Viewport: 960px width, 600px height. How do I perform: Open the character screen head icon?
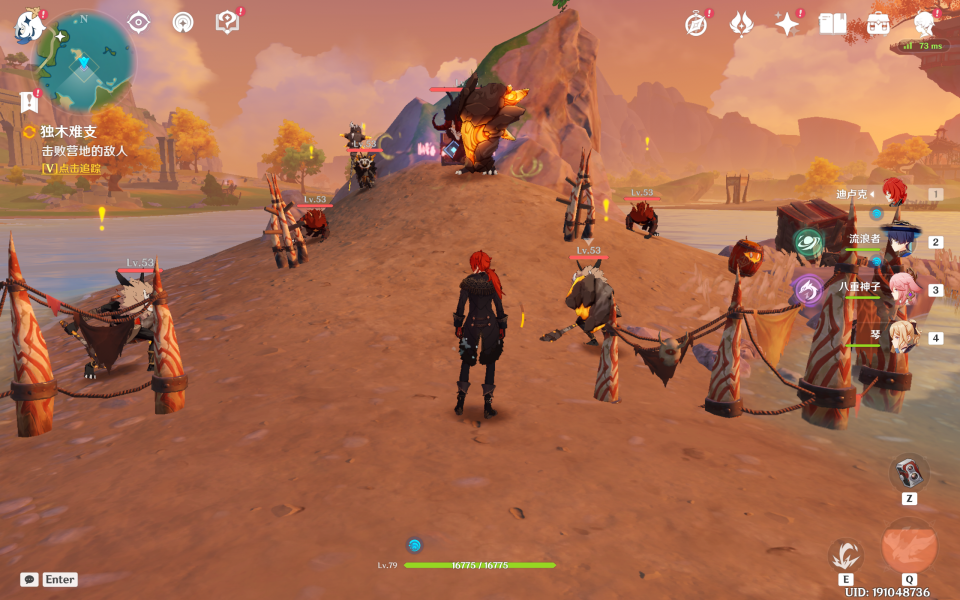click(924, 23)
